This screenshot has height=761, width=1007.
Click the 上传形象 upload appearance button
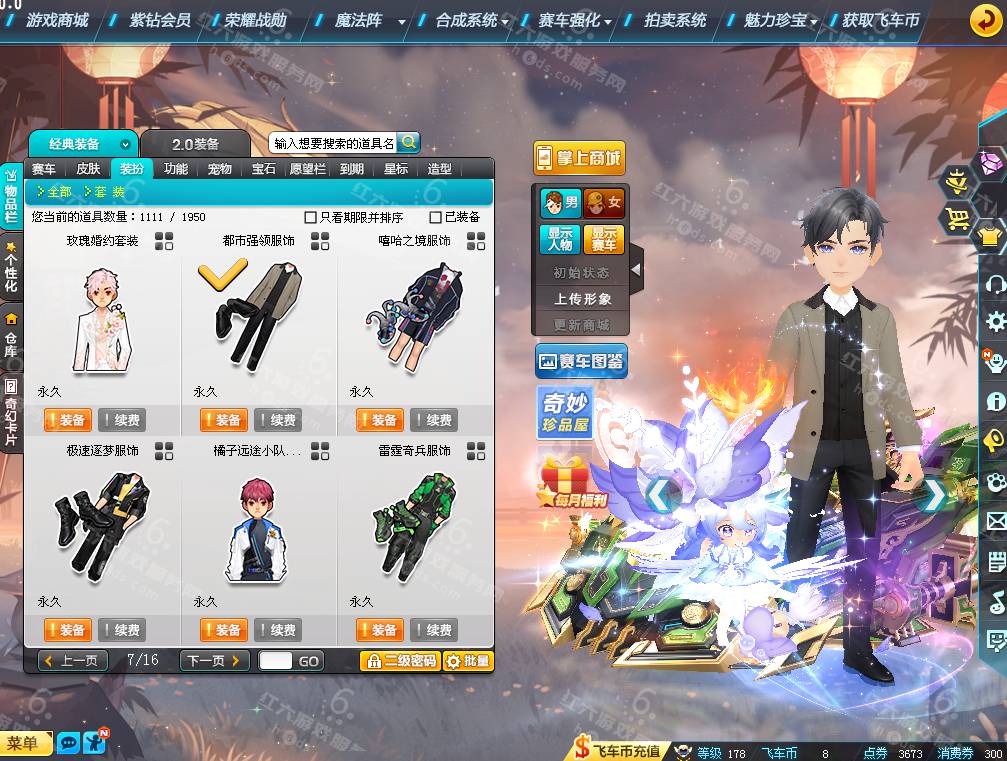pyautogui.click(x=583, y=298)
